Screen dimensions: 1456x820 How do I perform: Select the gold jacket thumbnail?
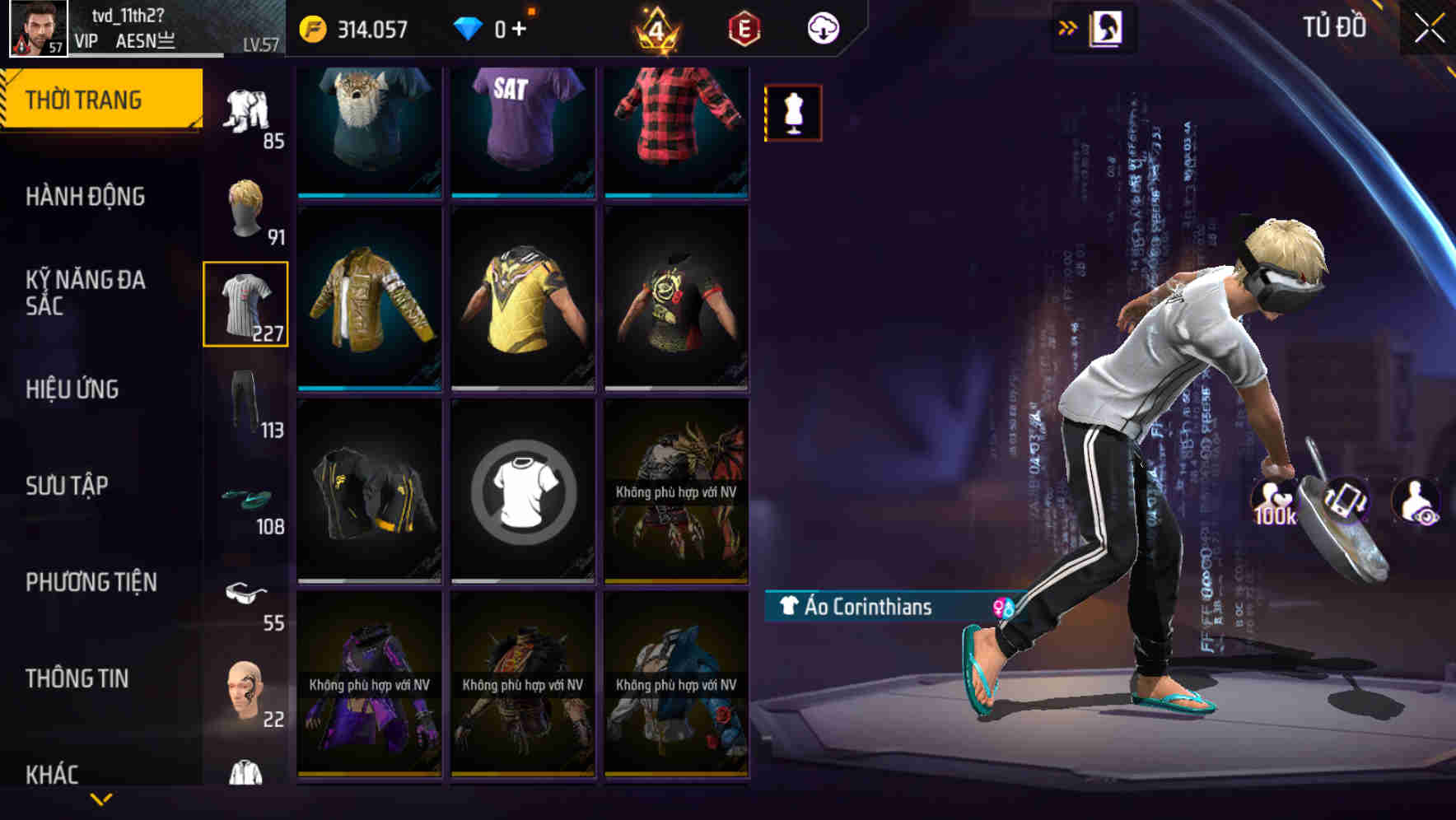tap(369, 298)
